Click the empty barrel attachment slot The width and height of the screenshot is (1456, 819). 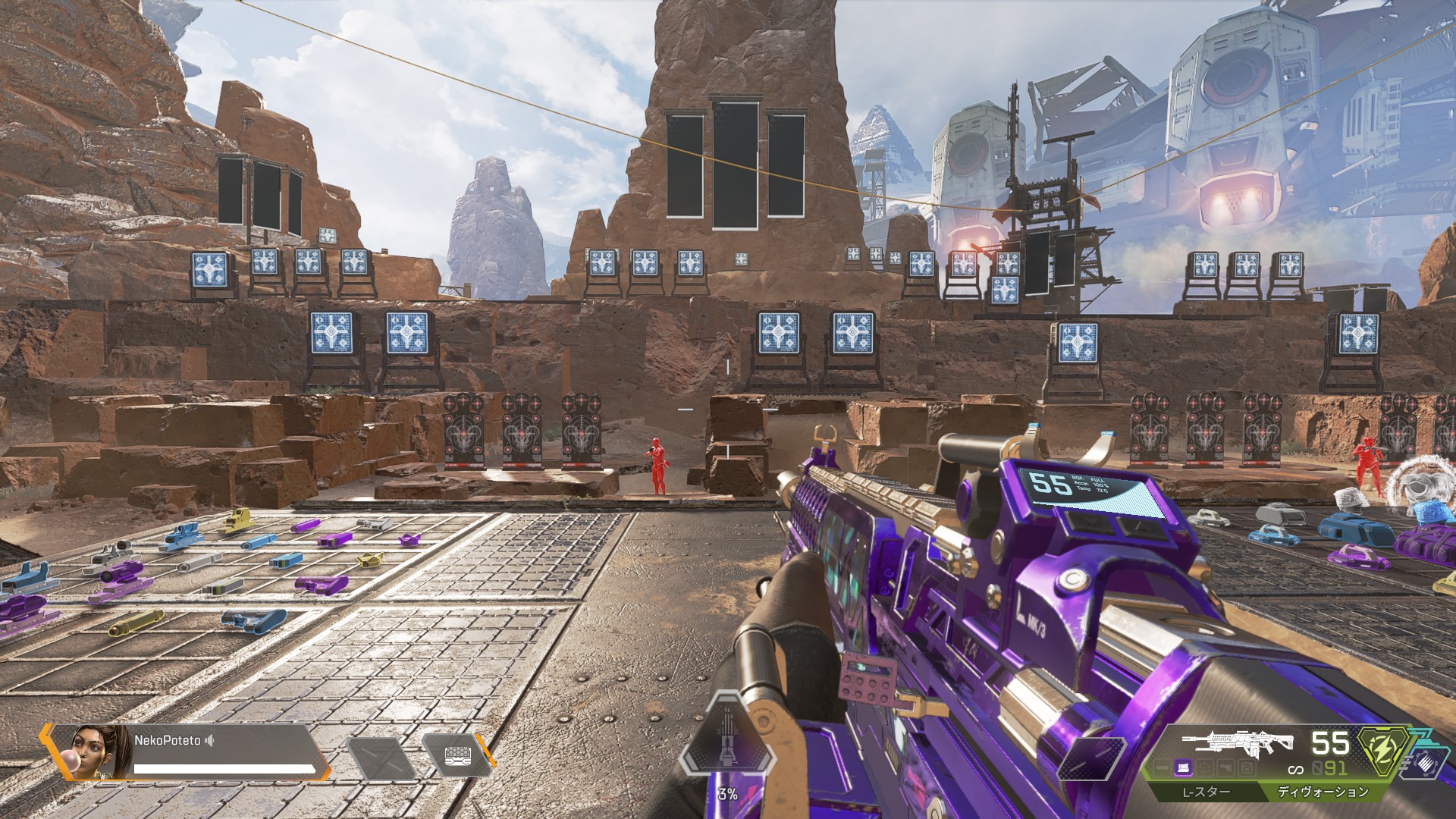click(1162, 768)
